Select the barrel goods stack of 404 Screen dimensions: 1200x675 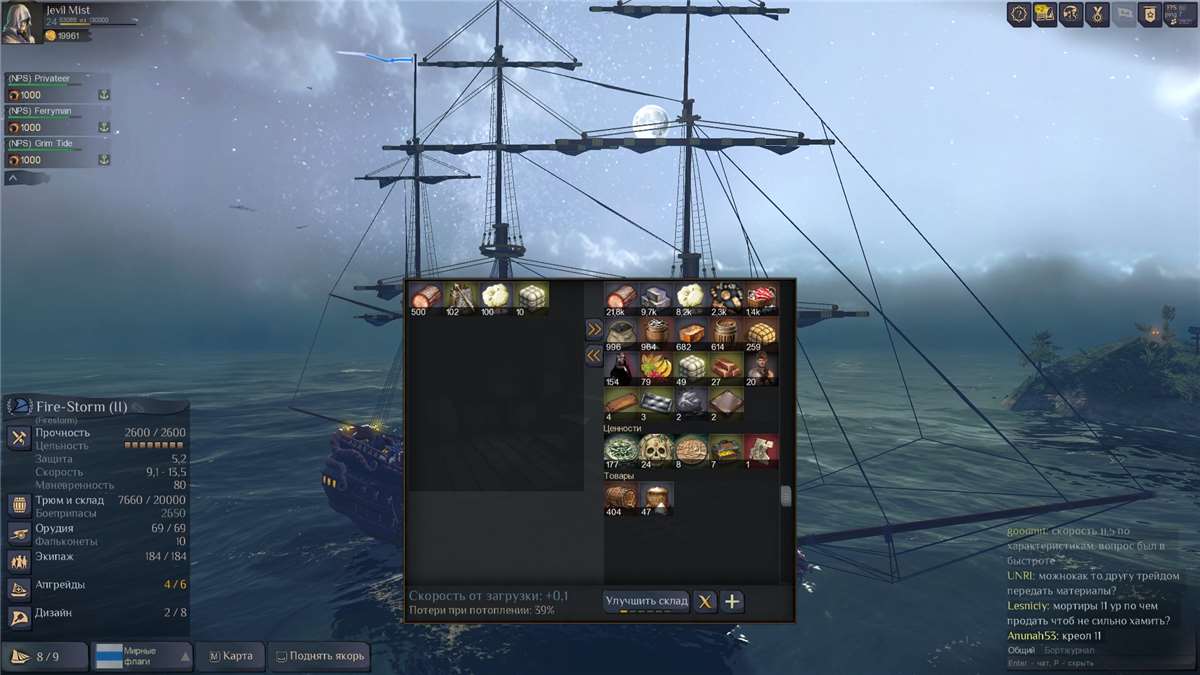(x=620, y=499)
